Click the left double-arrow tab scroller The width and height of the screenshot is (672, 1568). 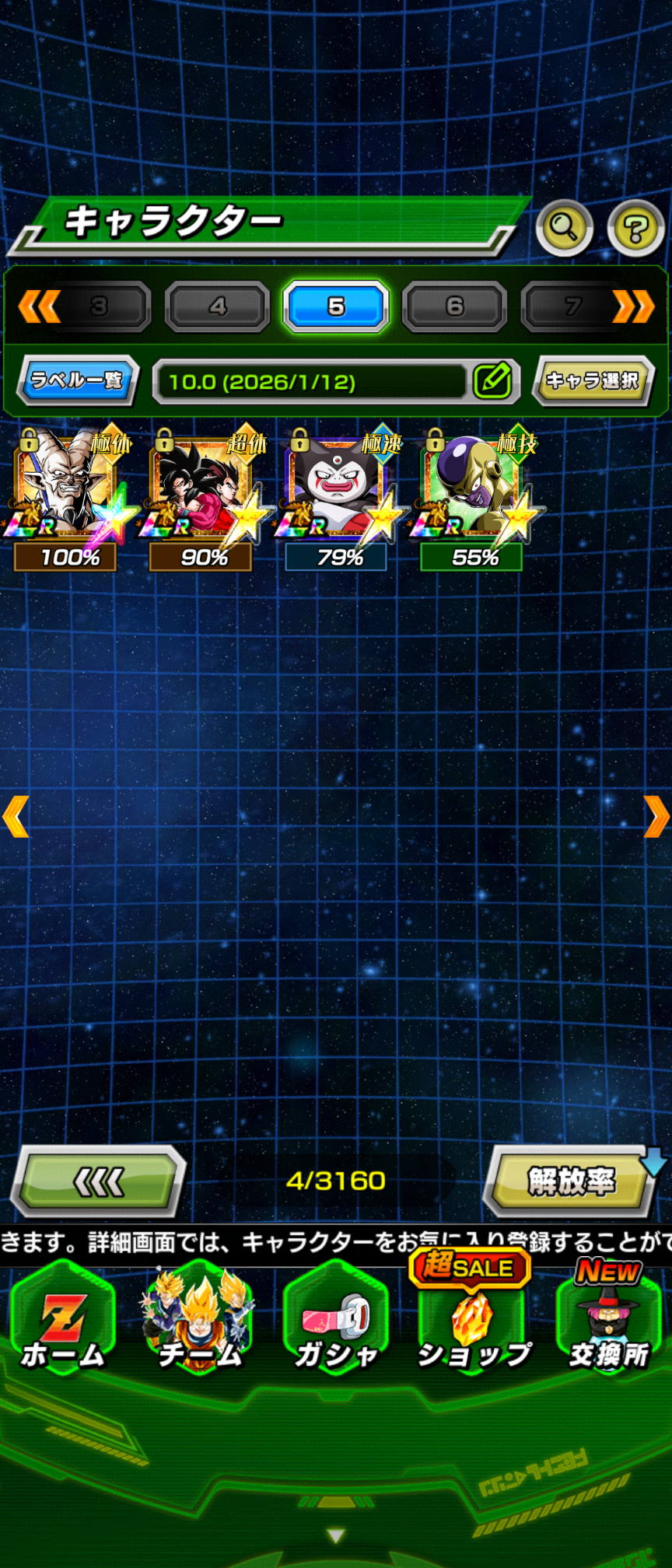(39, 307)
